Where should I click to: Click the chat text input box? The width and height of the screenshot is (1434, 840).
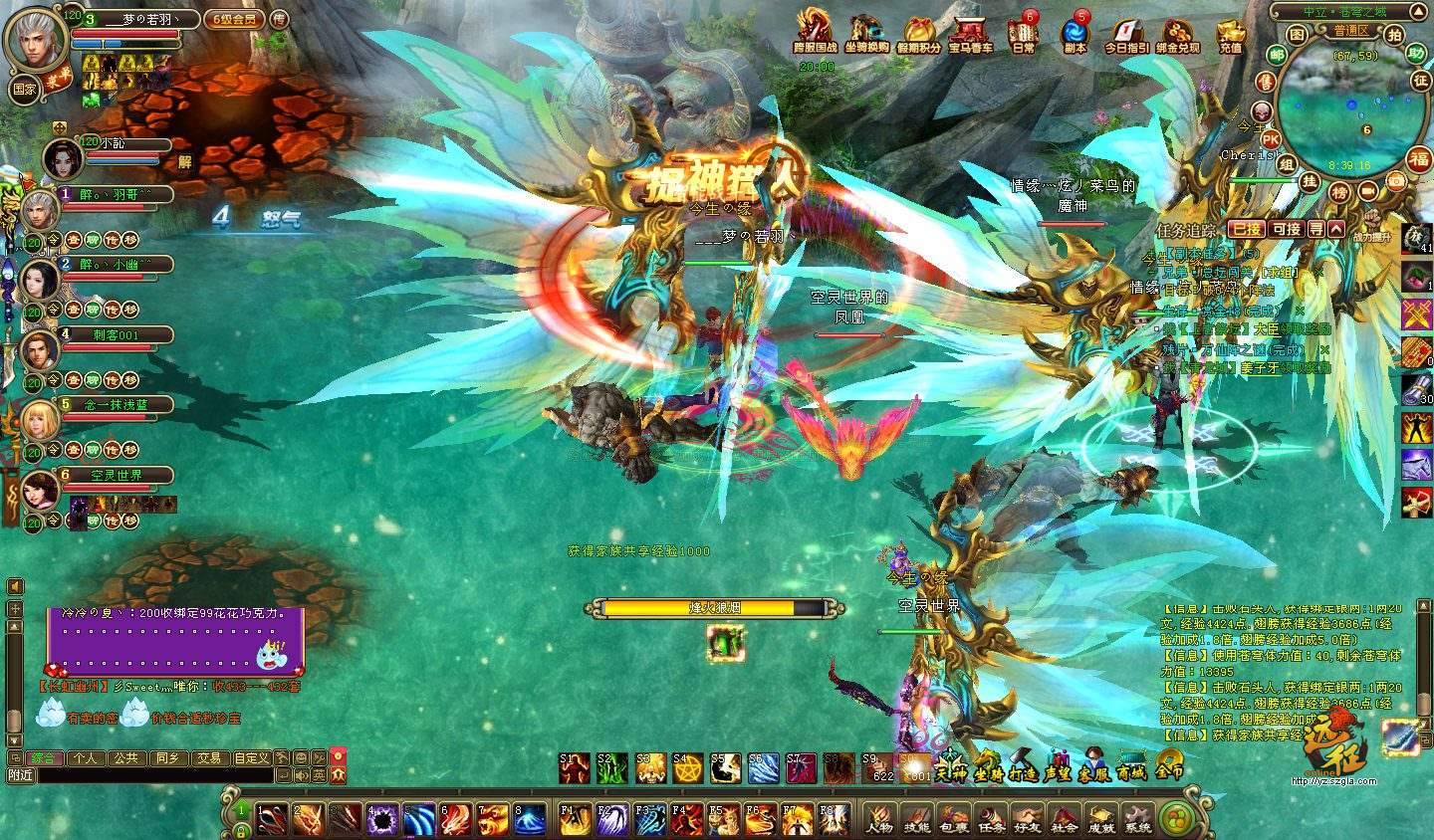click(x=154, y=775)
